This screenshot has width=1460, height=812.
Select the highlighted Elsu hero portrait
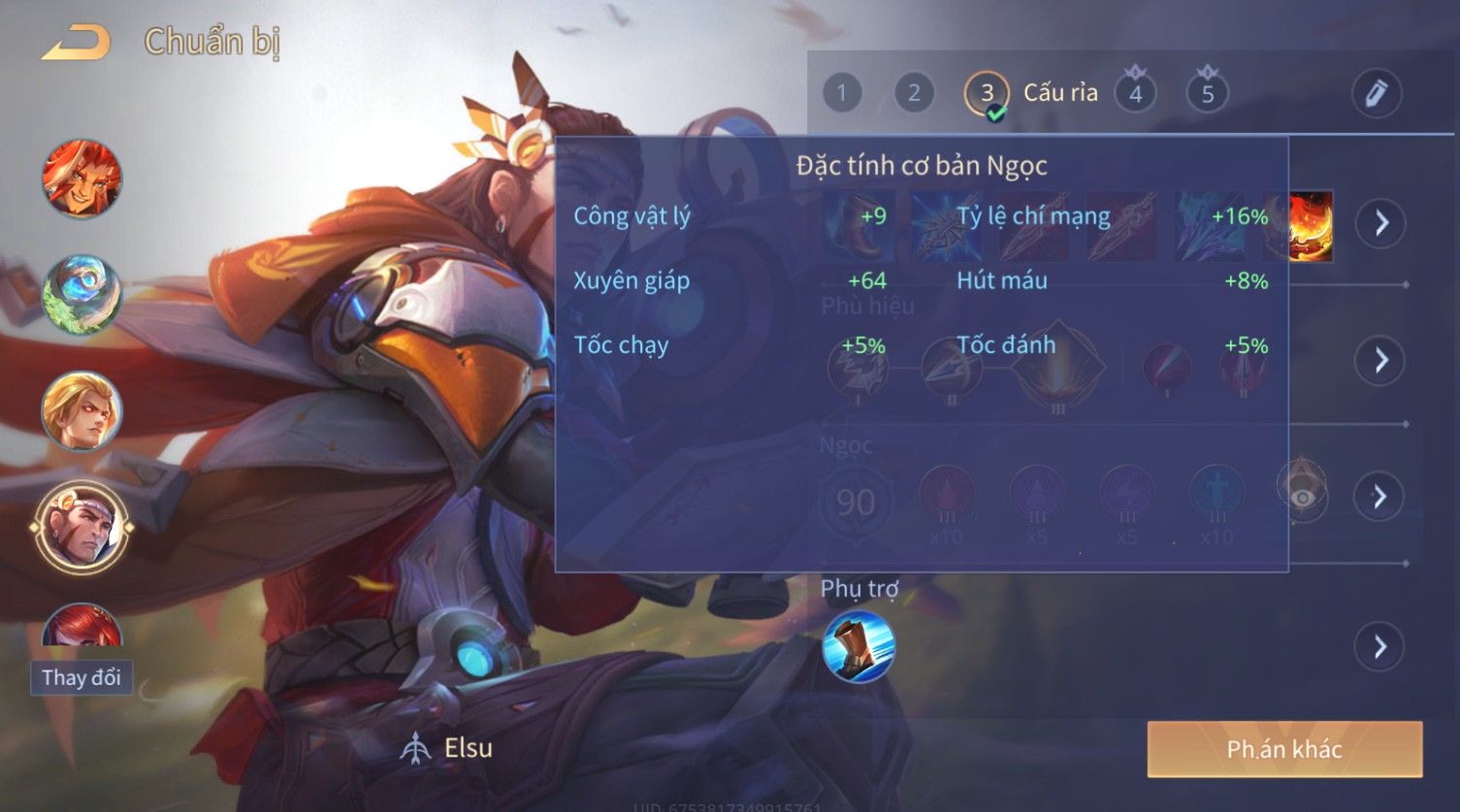[81, 528]
